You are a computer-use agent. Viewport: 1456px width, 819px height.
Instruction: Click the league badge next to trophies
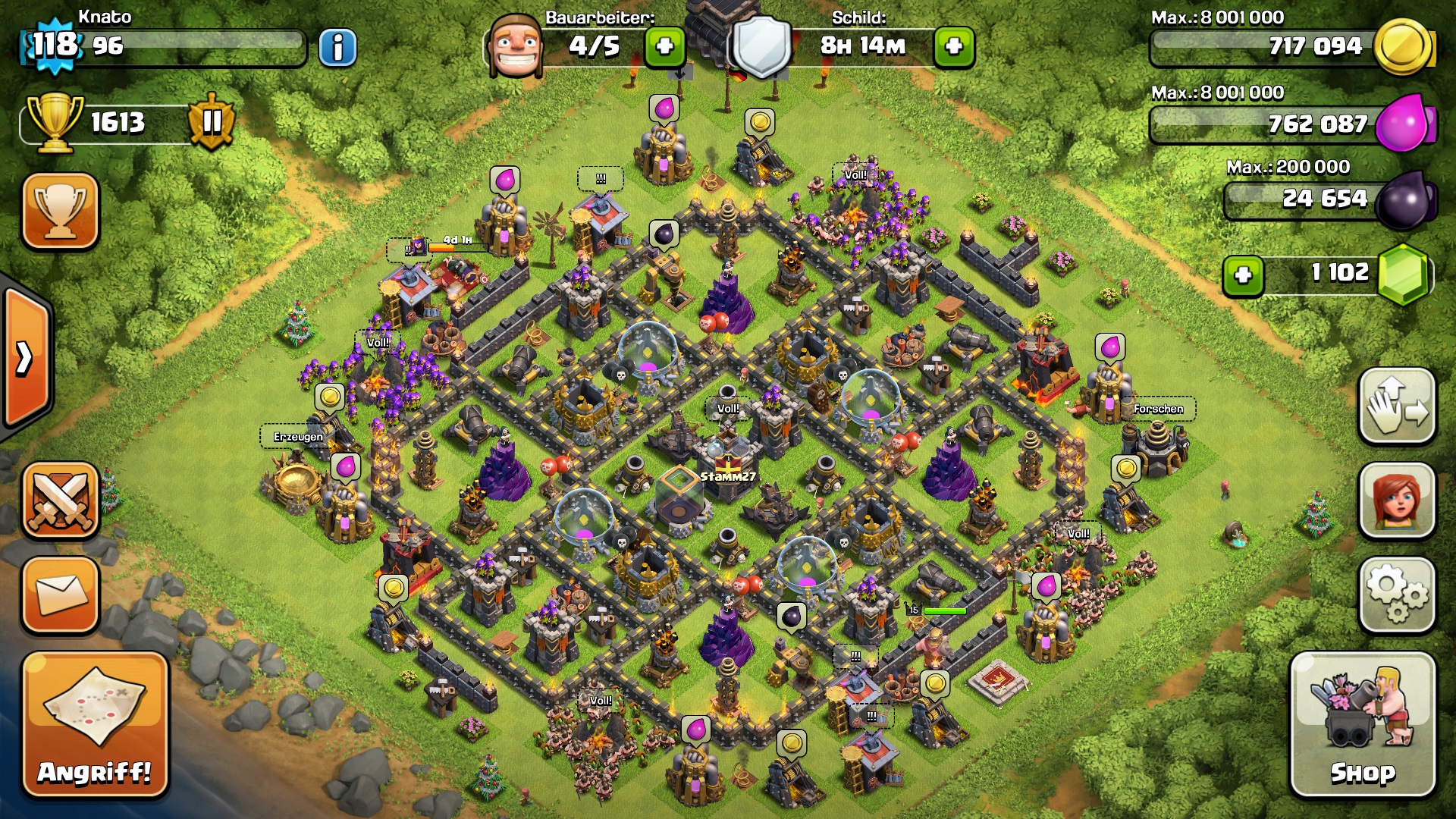(x=212, y=121)
